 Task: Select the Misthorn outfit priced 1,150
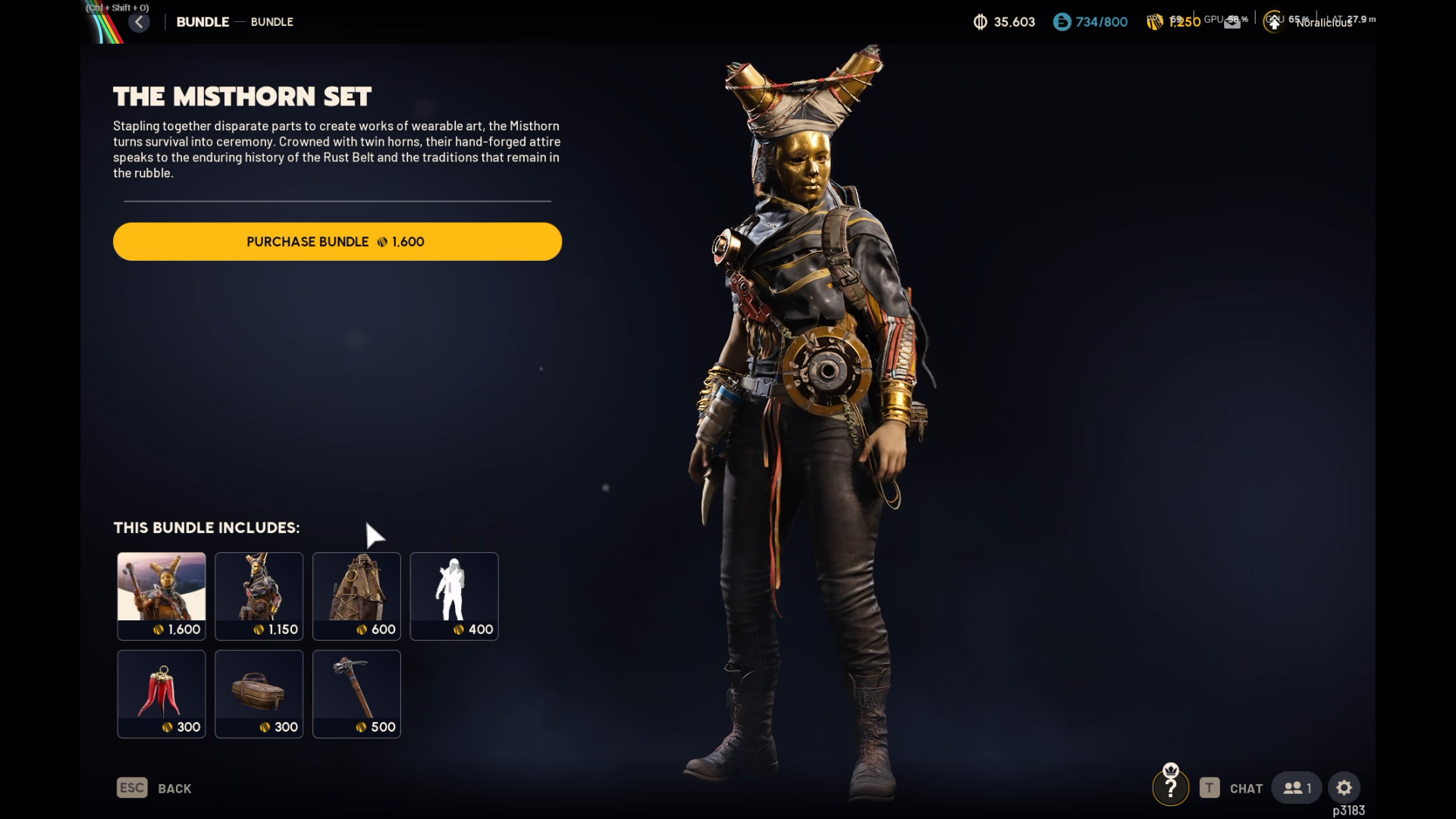pyautogui.click(x=259, y=596)
